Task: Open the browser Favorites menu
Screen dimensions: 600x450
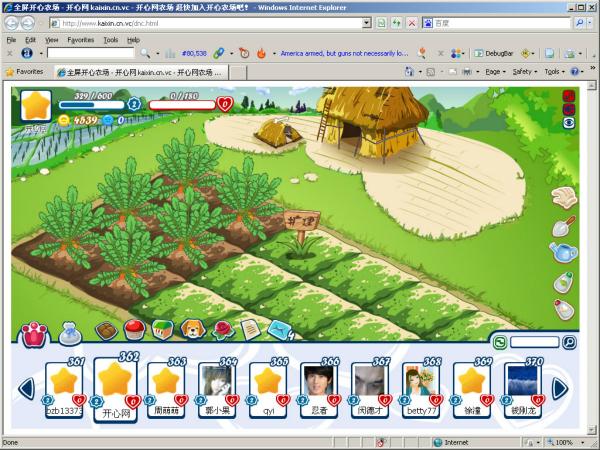Action: [x=81, y=40]
